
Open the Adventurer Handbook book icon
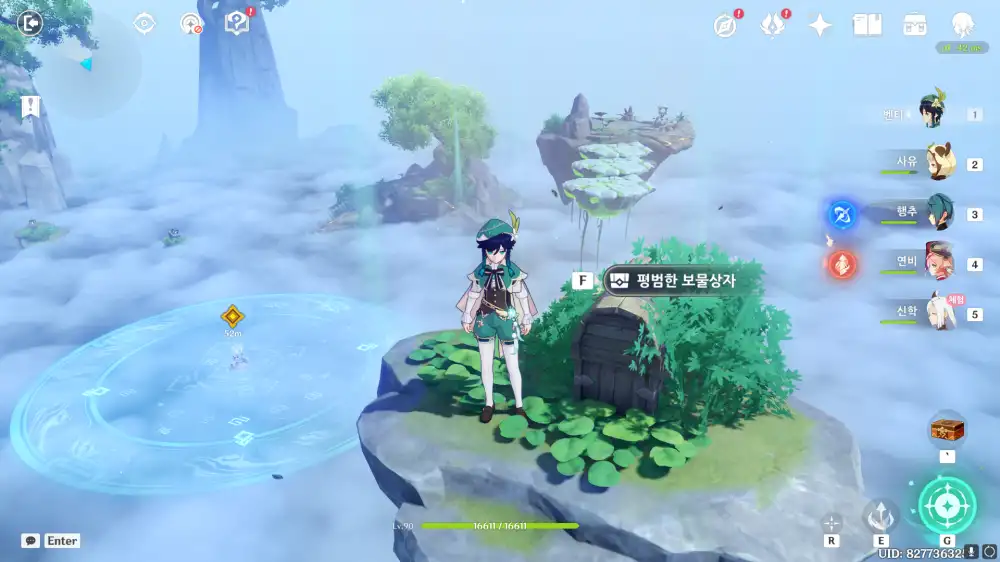pos(867,25)
